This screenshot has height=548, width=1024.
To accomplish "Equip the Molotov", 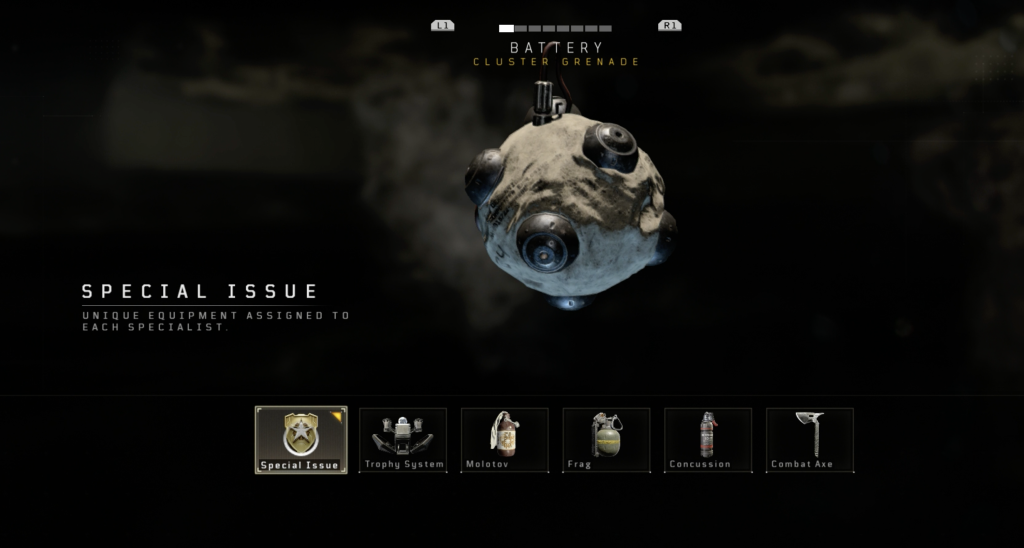I will [x=504, y=439].
